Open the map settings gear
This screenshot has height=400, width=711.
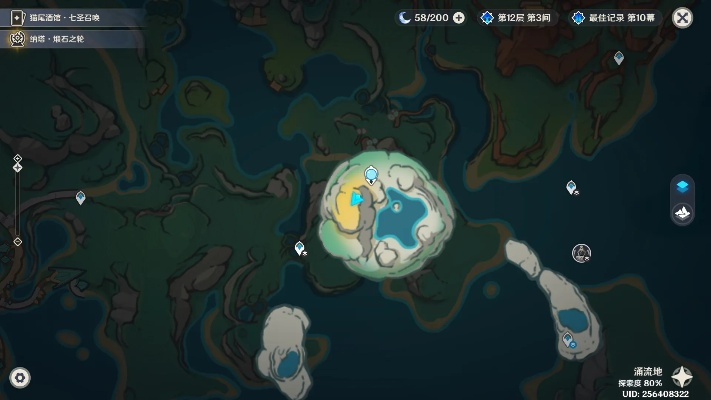[x=19, y=377]
